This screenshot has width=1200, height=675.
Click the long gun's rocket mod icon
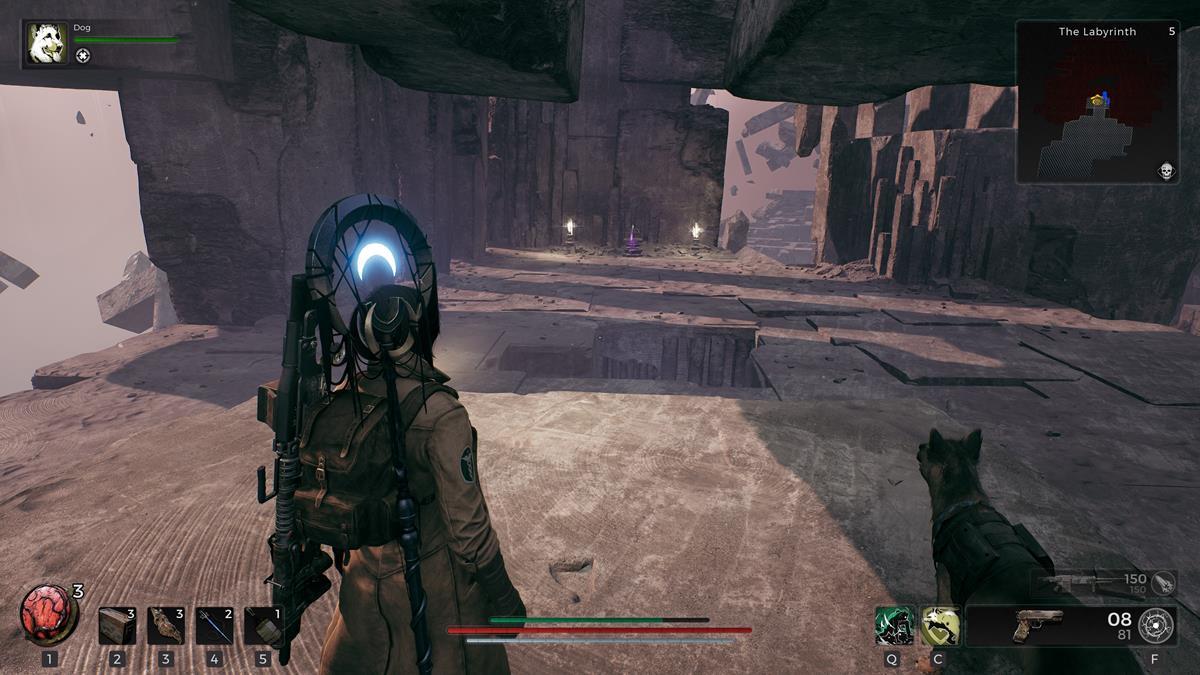[x=1163, y=581]
